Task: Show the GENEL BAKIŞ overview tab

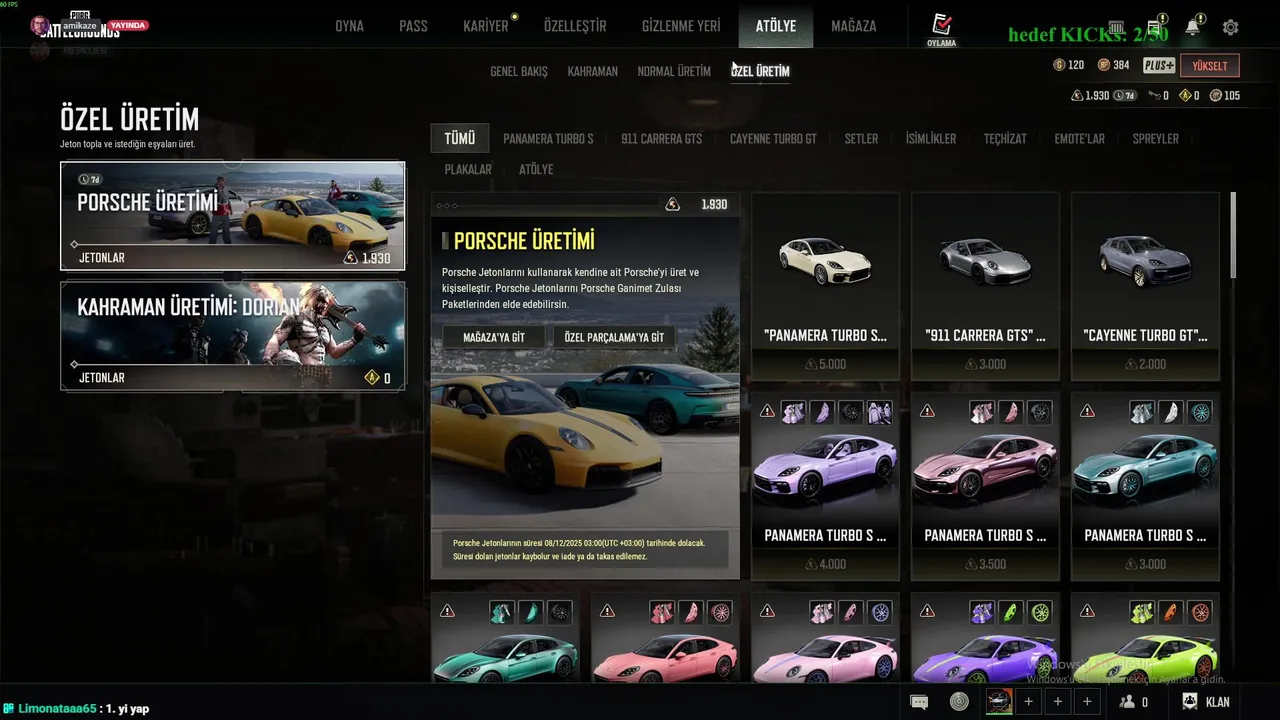Action: pyautogui.click(x=518, y=72)
